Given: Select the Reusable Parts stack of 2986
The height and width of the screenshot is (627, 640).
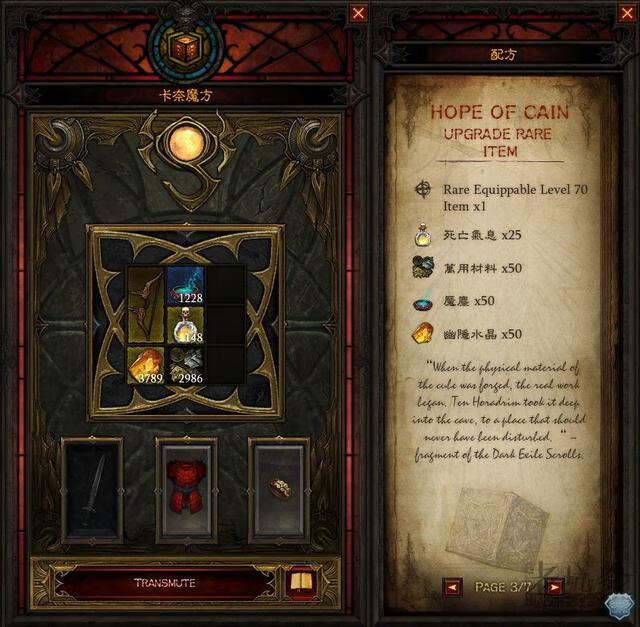Looking at the screenshot, I should point(186,364).
